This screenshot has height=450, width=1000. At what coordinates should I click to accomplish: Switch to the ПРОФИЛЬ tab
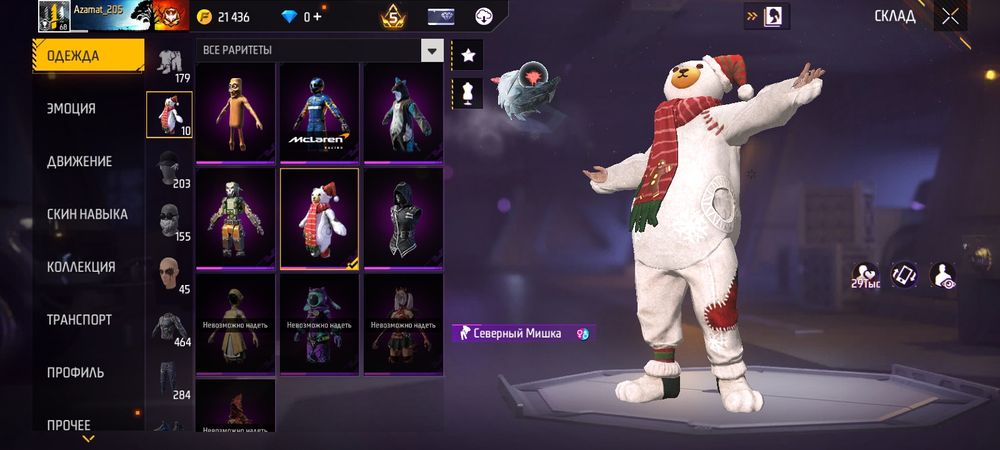75,373
